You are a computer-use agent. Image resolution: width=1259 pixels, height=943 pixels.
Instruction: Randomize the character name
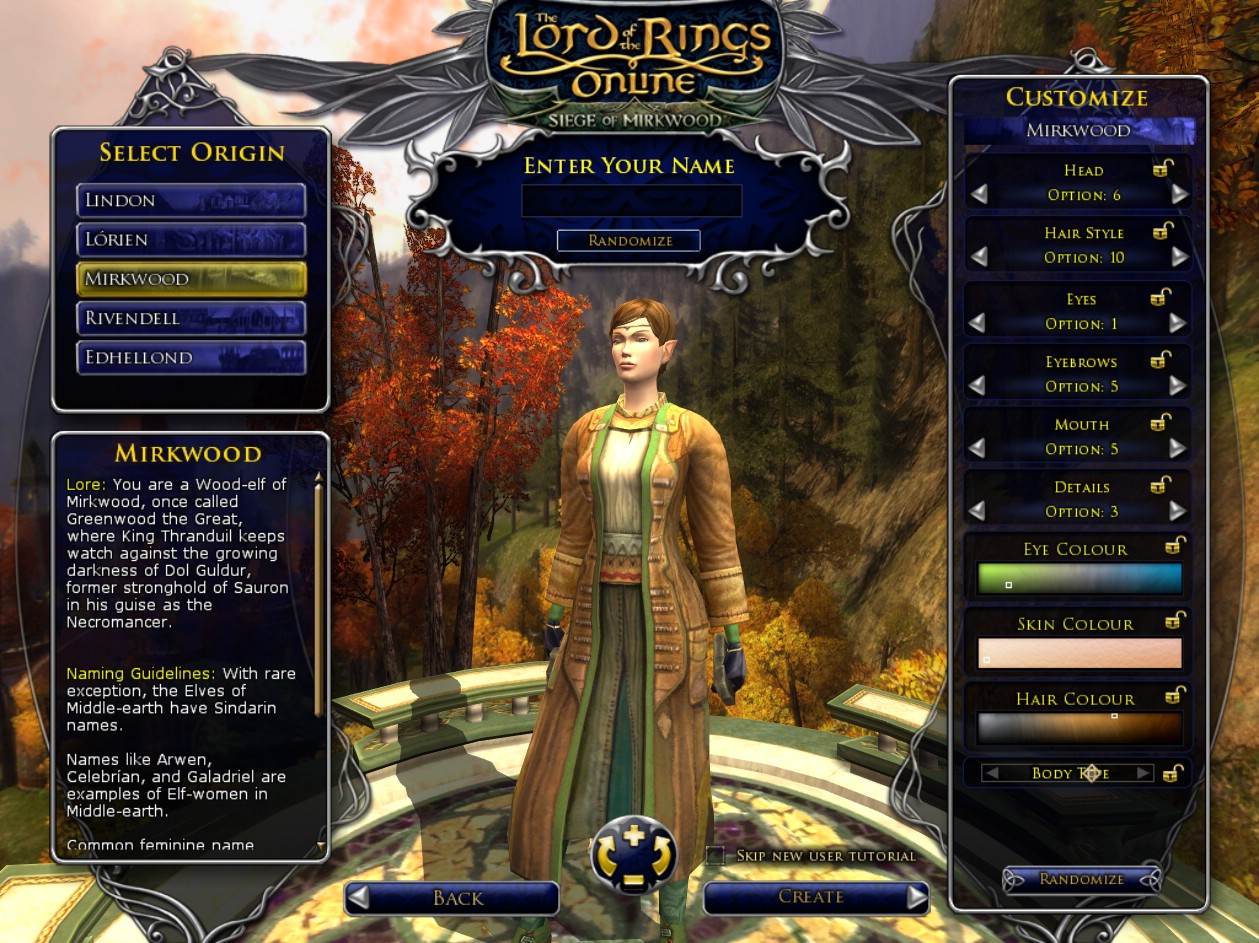(x=629, y=241)
